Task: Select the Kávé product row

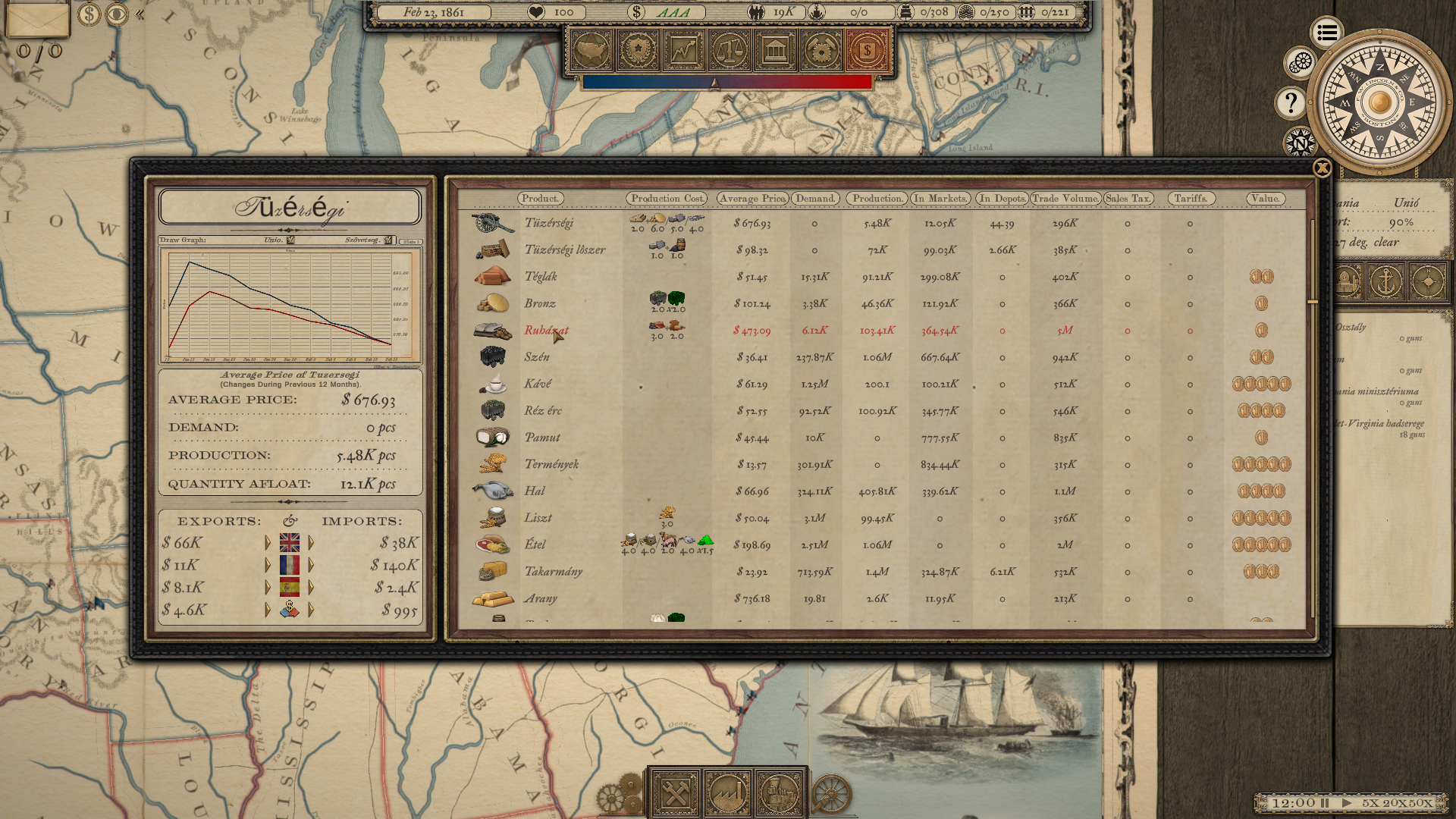Action: point(538,384)
